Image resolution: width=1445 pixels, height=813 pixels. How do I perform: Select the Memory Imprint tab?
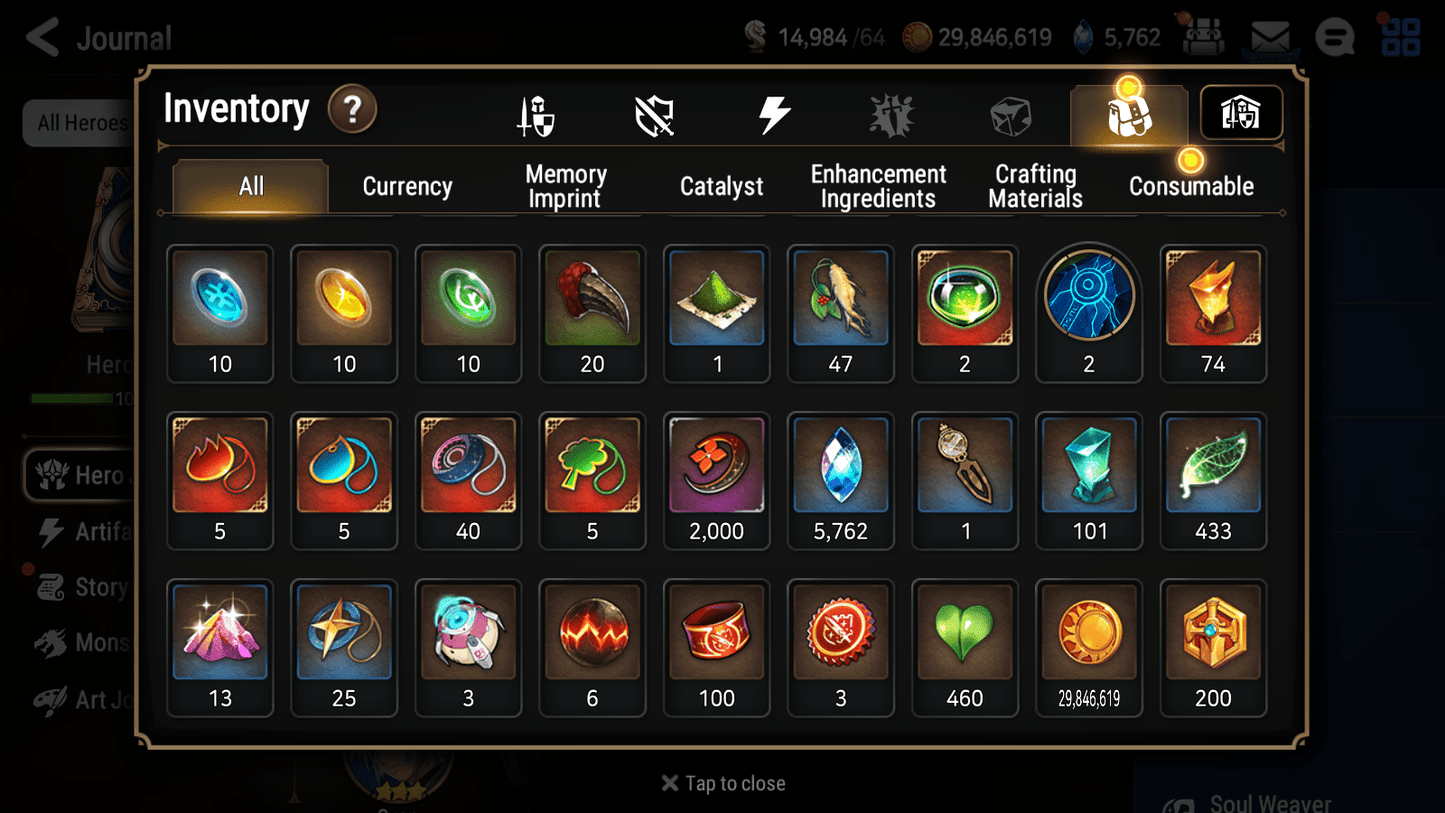click(x=565, y=186)
